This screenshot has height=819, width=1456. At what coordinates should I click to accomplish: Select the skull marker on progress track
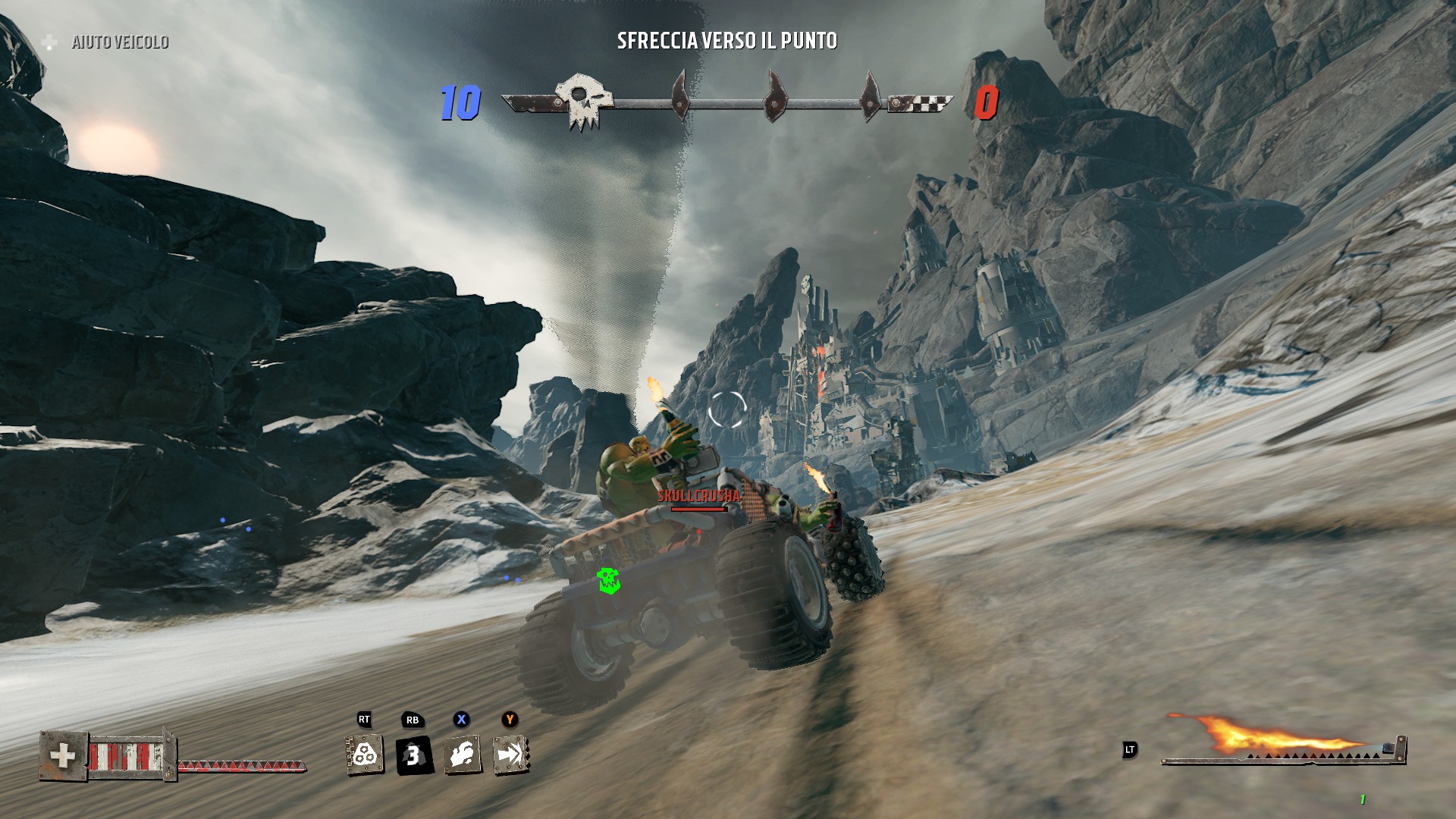point(582,100)
